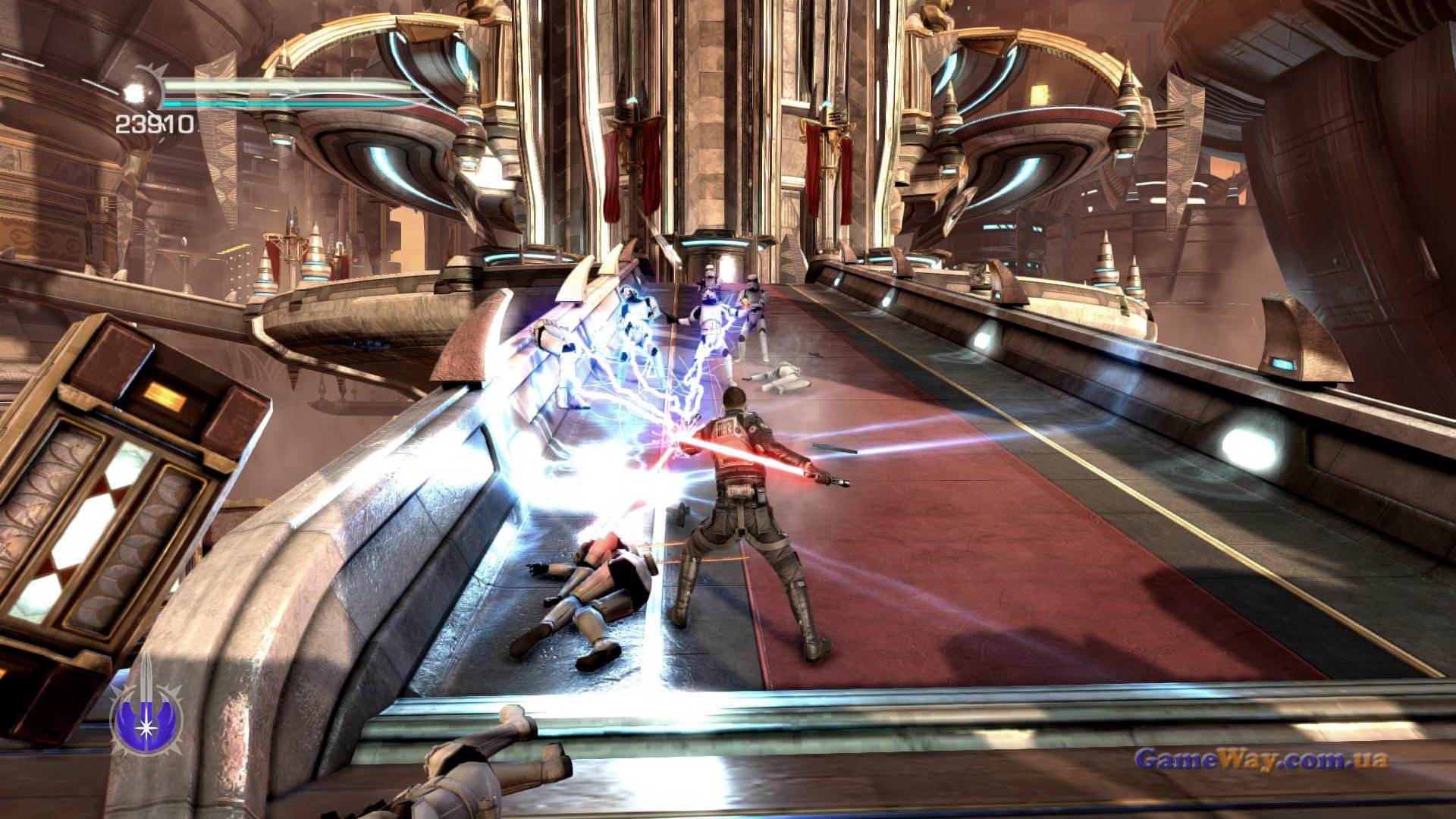1456x819 pixels.
Task: Click the blue Jedi emblem Force Fury icon
Action: pyautogui.click(x=145, y=711)
